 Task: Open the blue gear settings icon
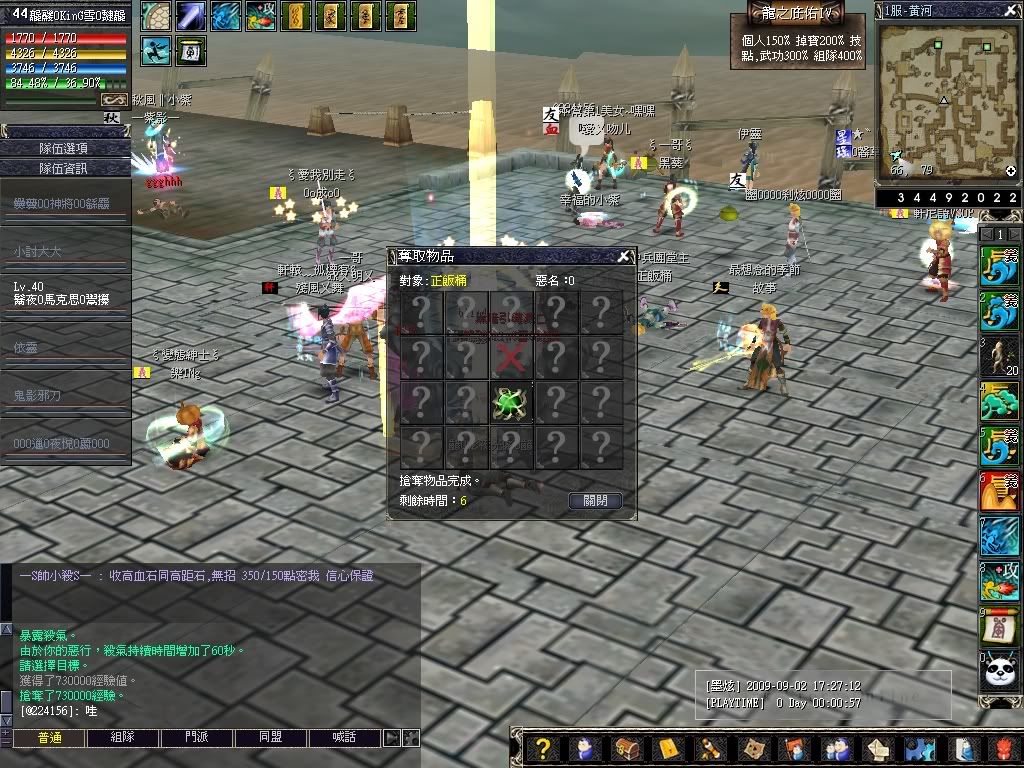[919, 748]
